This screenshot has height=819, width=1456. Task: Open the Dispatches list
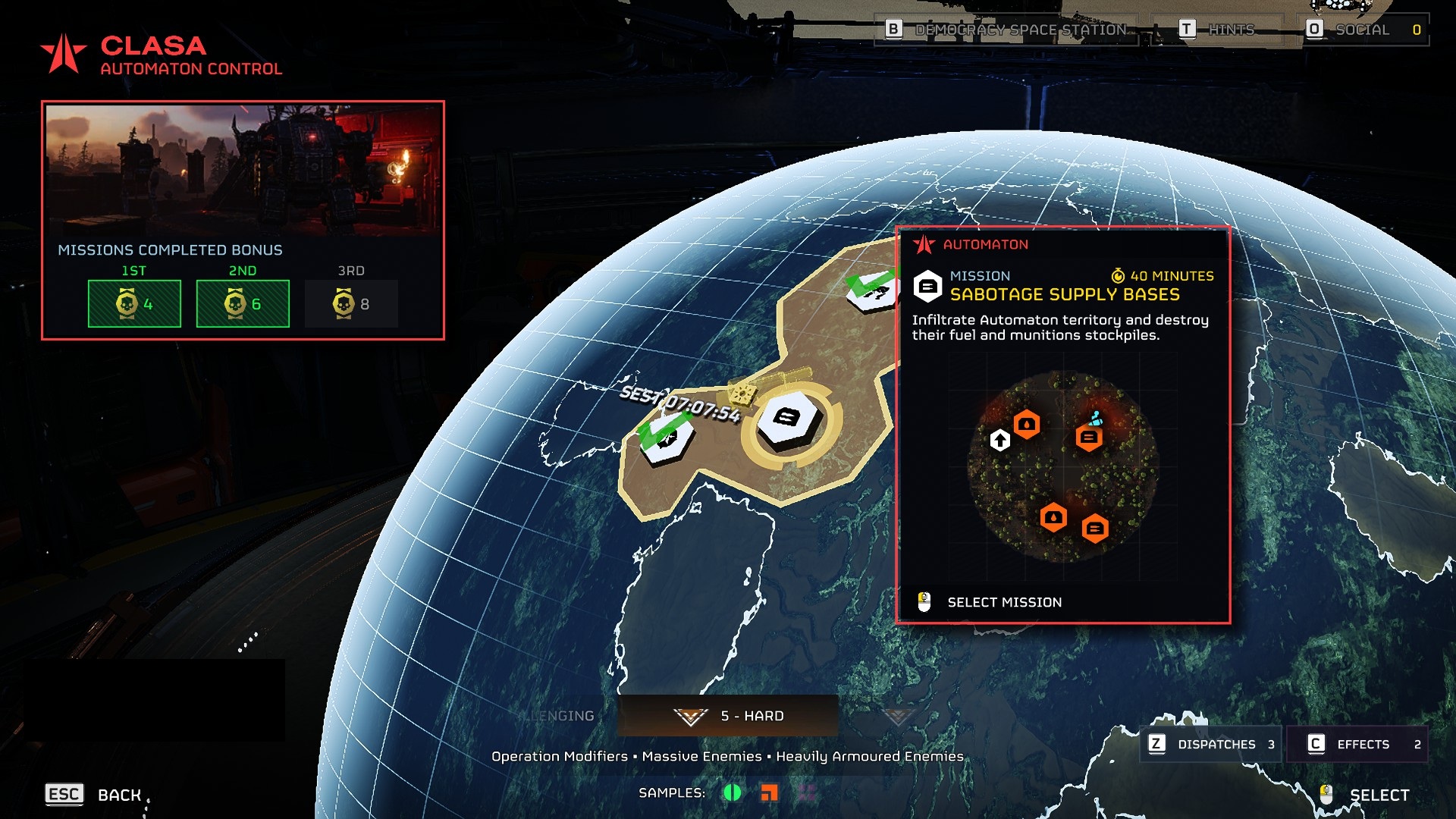pyautogui.click(x=1211, y=744)
